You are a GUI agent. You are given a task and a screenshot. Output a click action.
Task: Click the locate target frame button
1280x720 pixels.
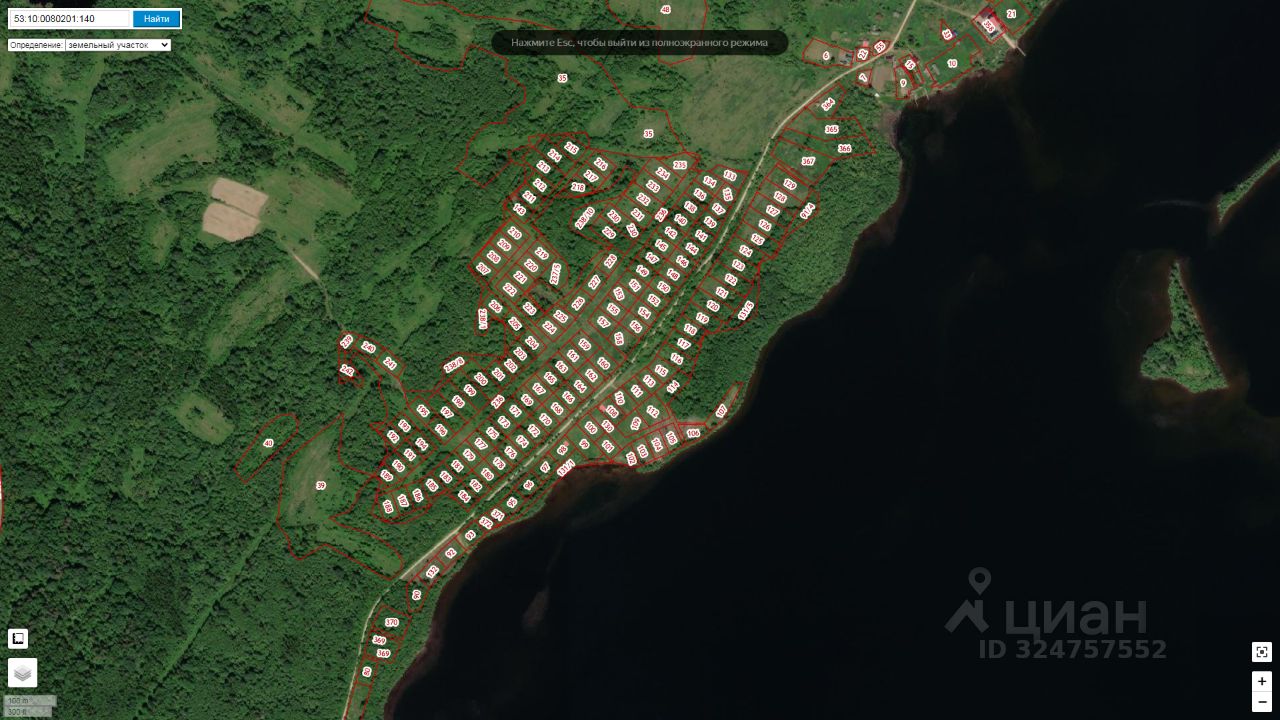click(x=1262, y=652)
